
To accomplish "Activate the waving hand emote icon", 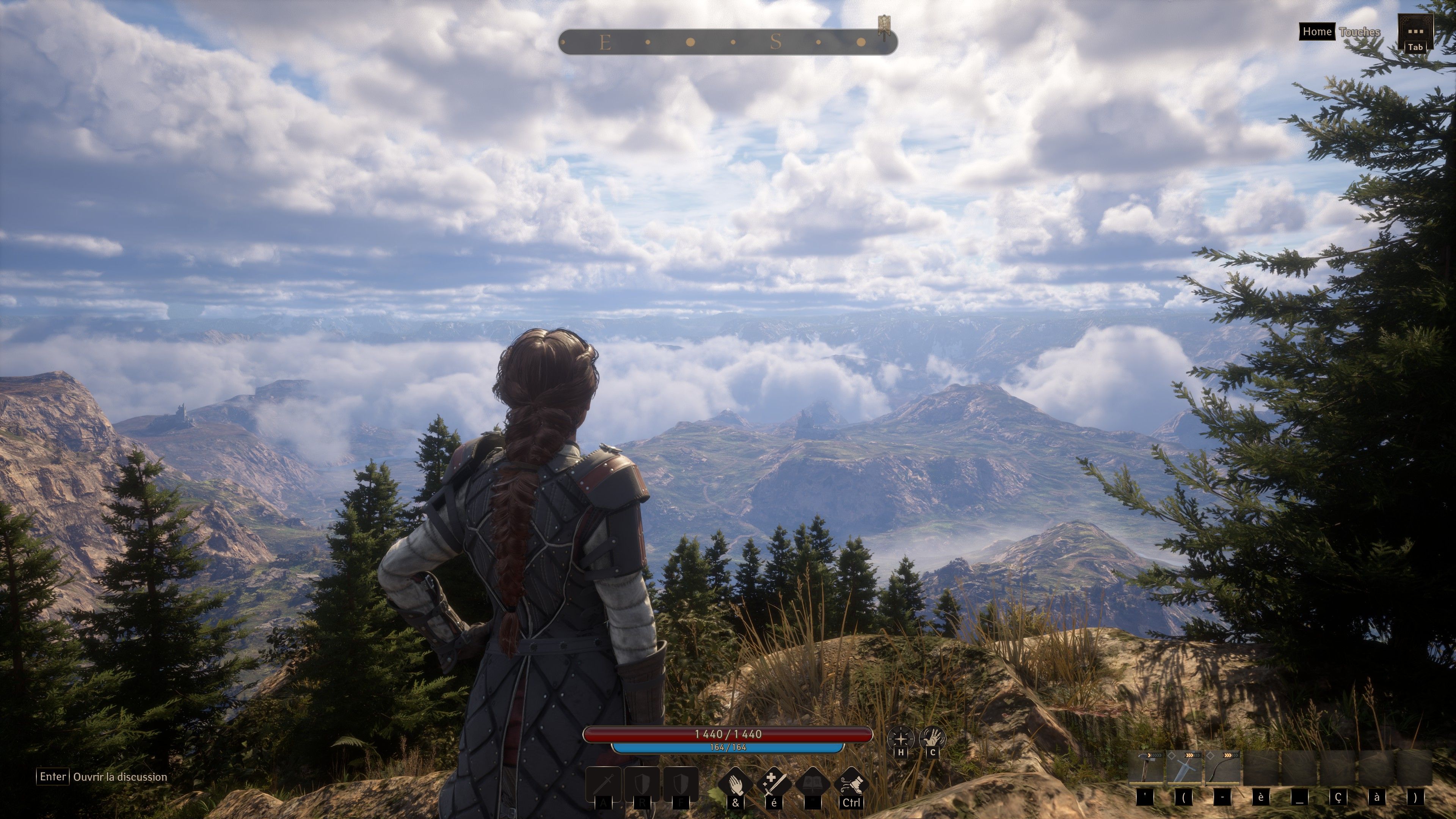I will (x=932, y=738).
